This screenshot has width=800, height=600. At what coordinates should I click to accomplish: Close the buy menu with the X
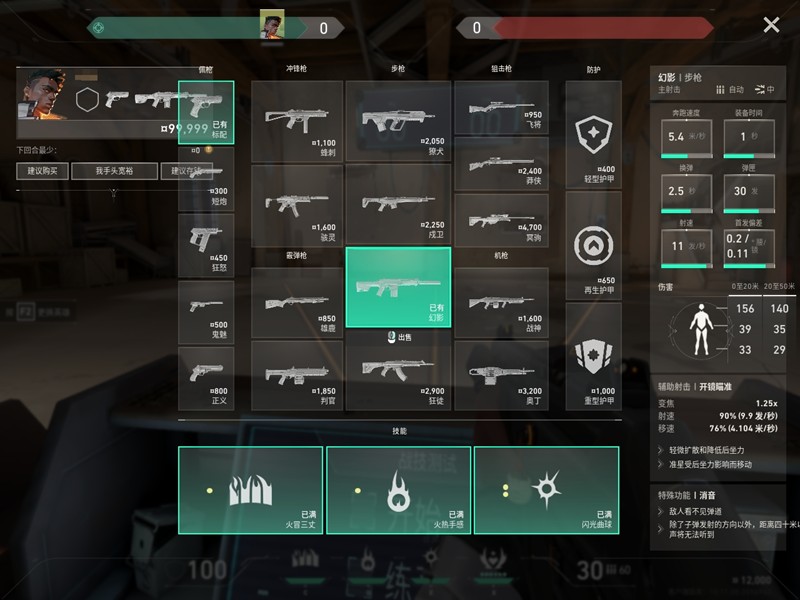[771, 25]
